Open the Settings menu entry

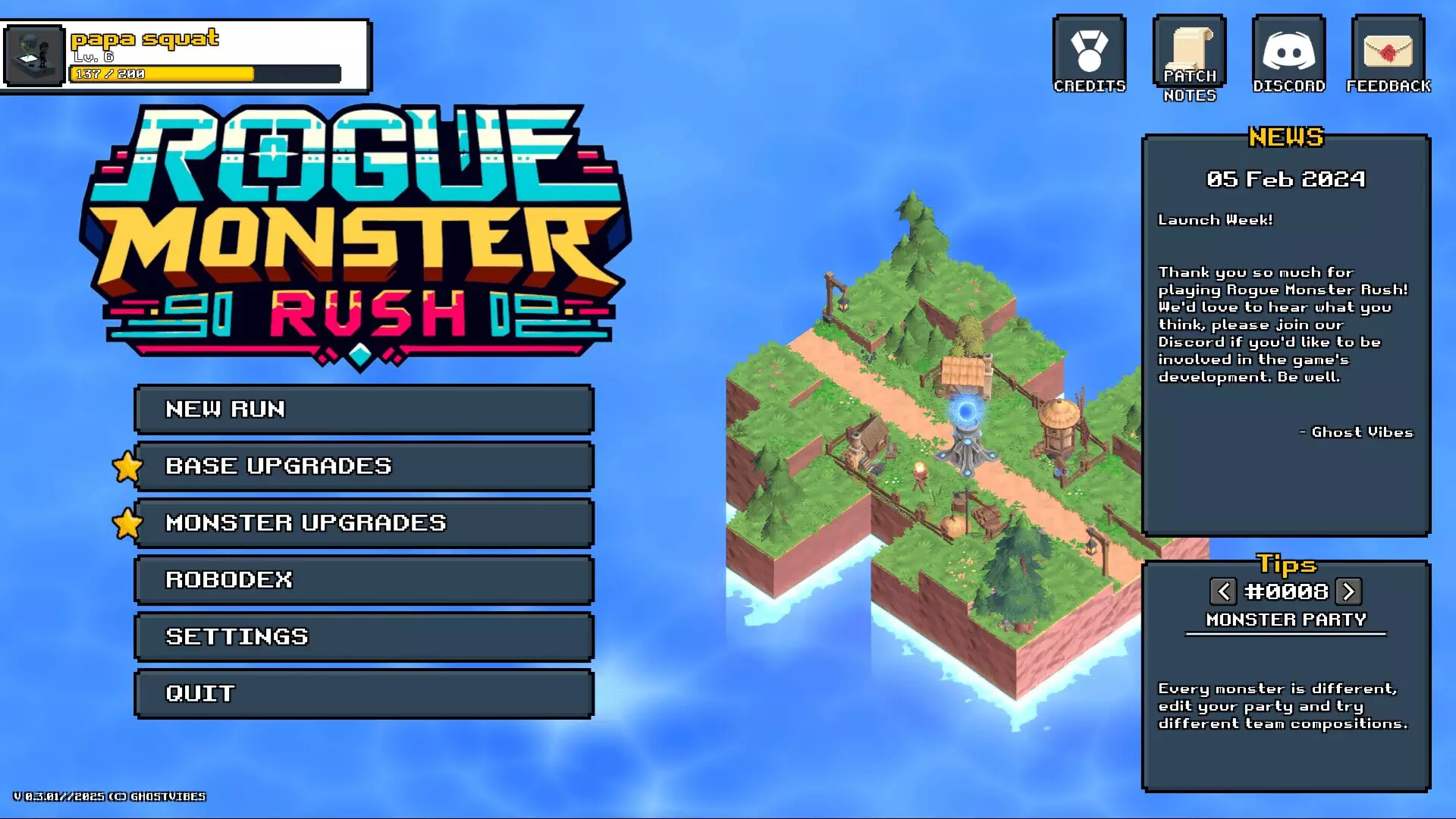(x=363, y=636)
